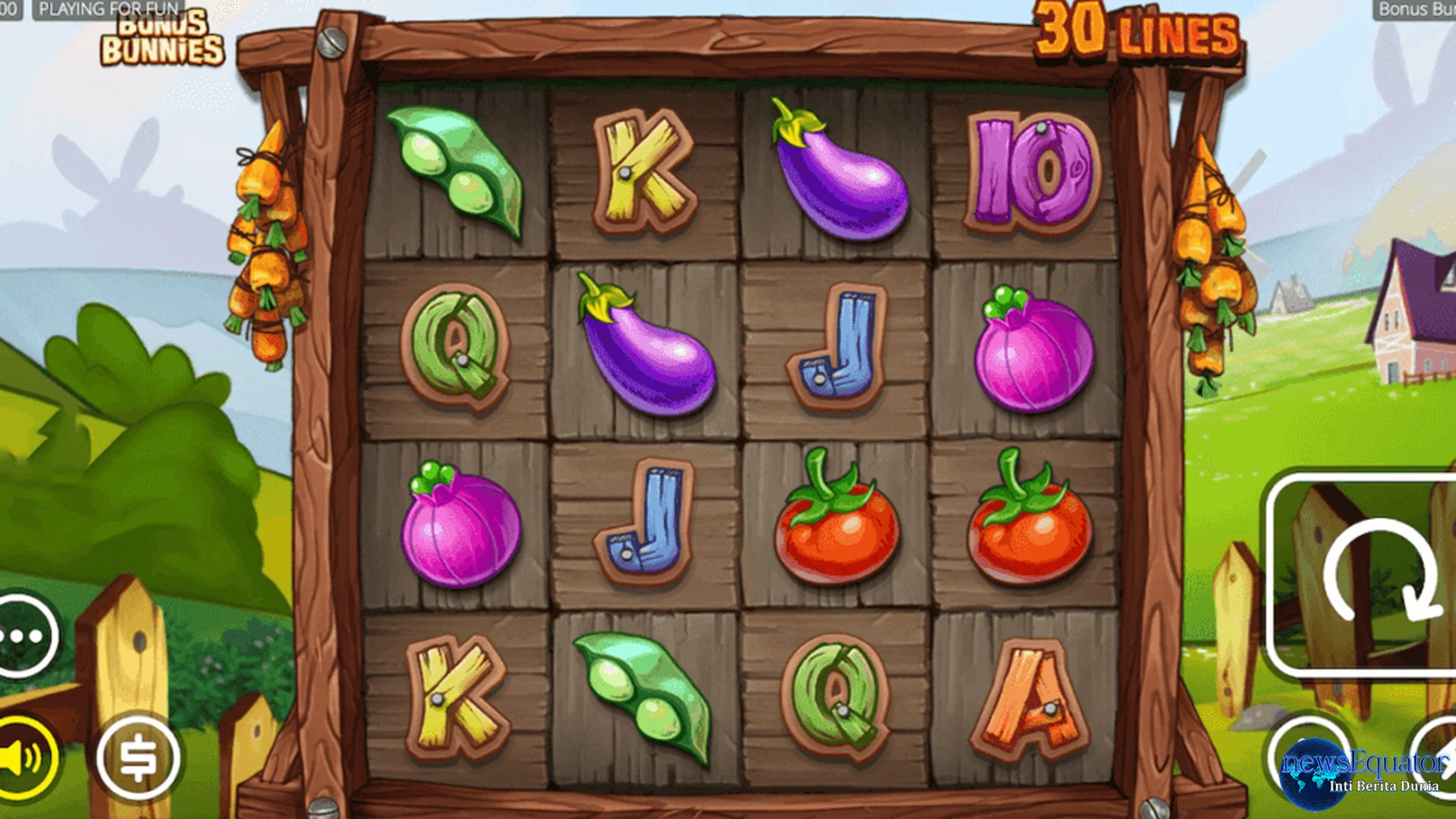Screen dimensions: 1456x819
Task: Click the pea pod symbol on the first reel
Action: [455, 174]
